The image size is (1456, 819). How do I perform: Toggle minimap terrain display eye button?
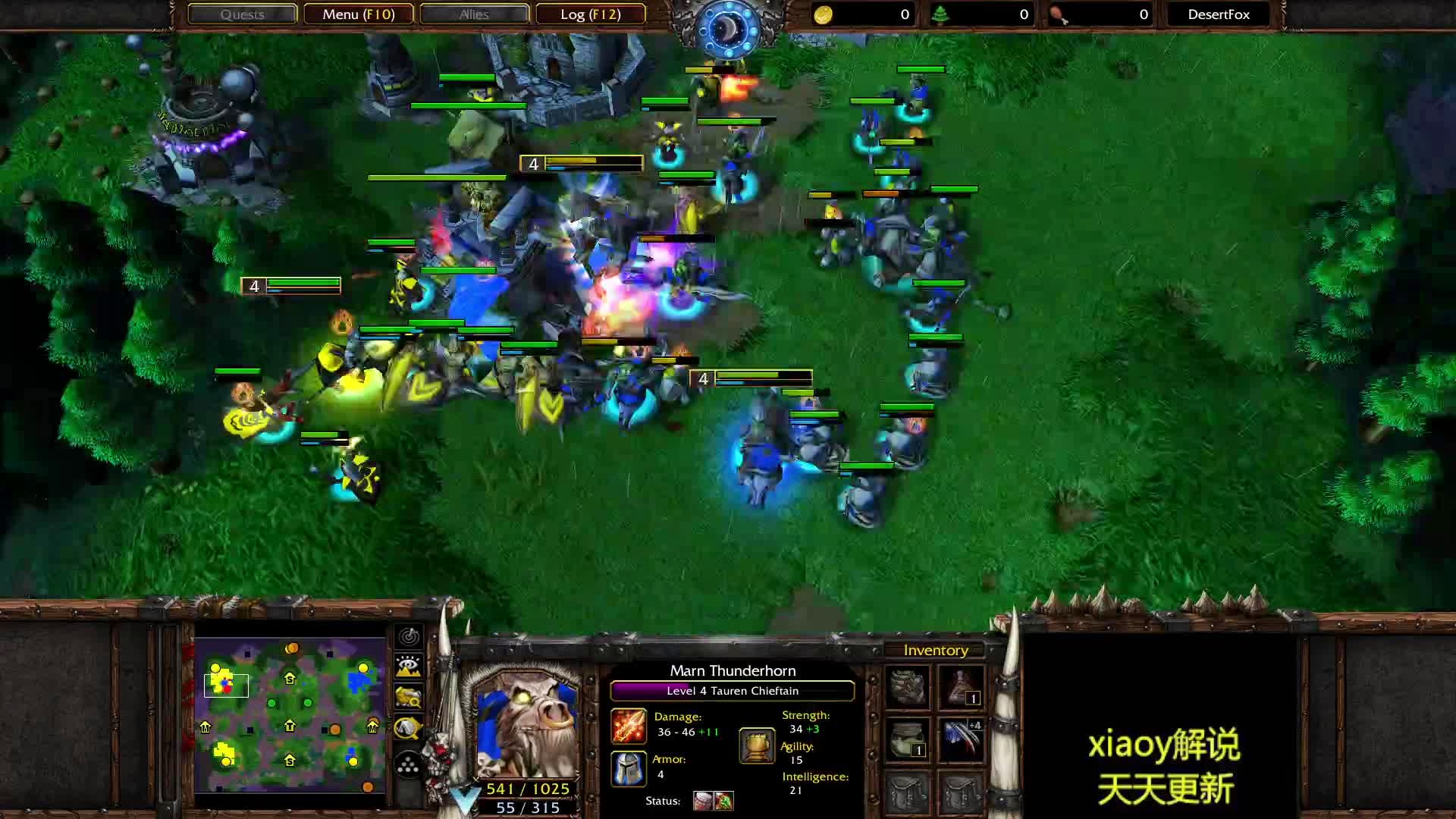click(409, 667)
